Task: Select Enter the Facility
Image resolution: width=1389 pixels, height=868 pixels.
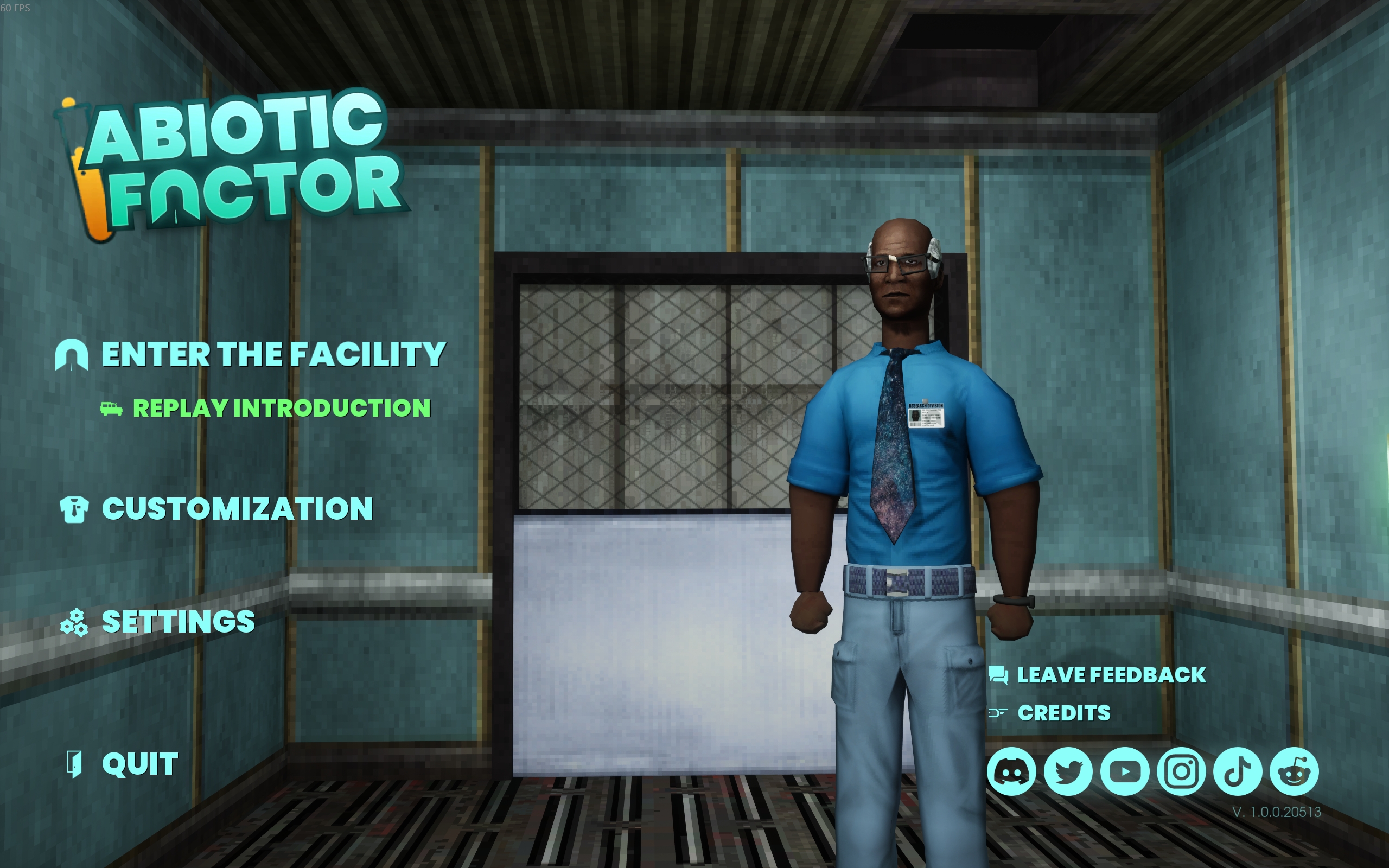Action: tap(273, 354)
